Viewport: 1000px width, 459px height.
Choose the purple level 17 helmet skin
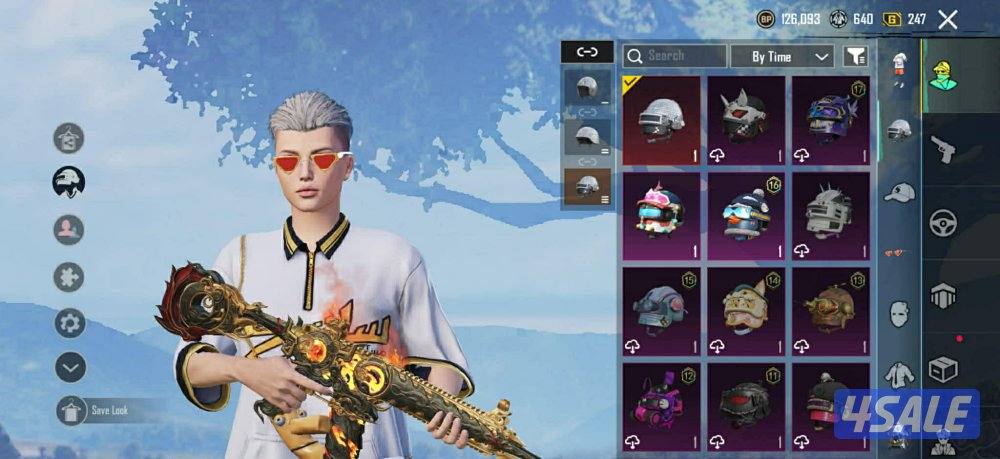830,120
